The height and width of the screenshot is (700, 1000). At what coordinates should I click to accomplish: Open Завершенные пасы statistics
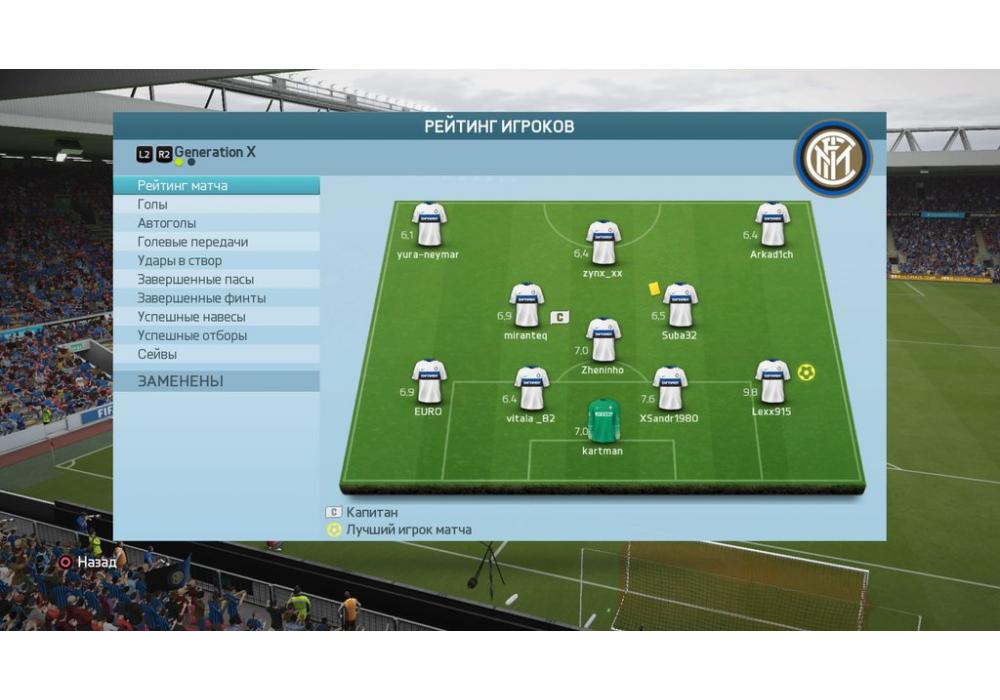(x=196, y=280)
